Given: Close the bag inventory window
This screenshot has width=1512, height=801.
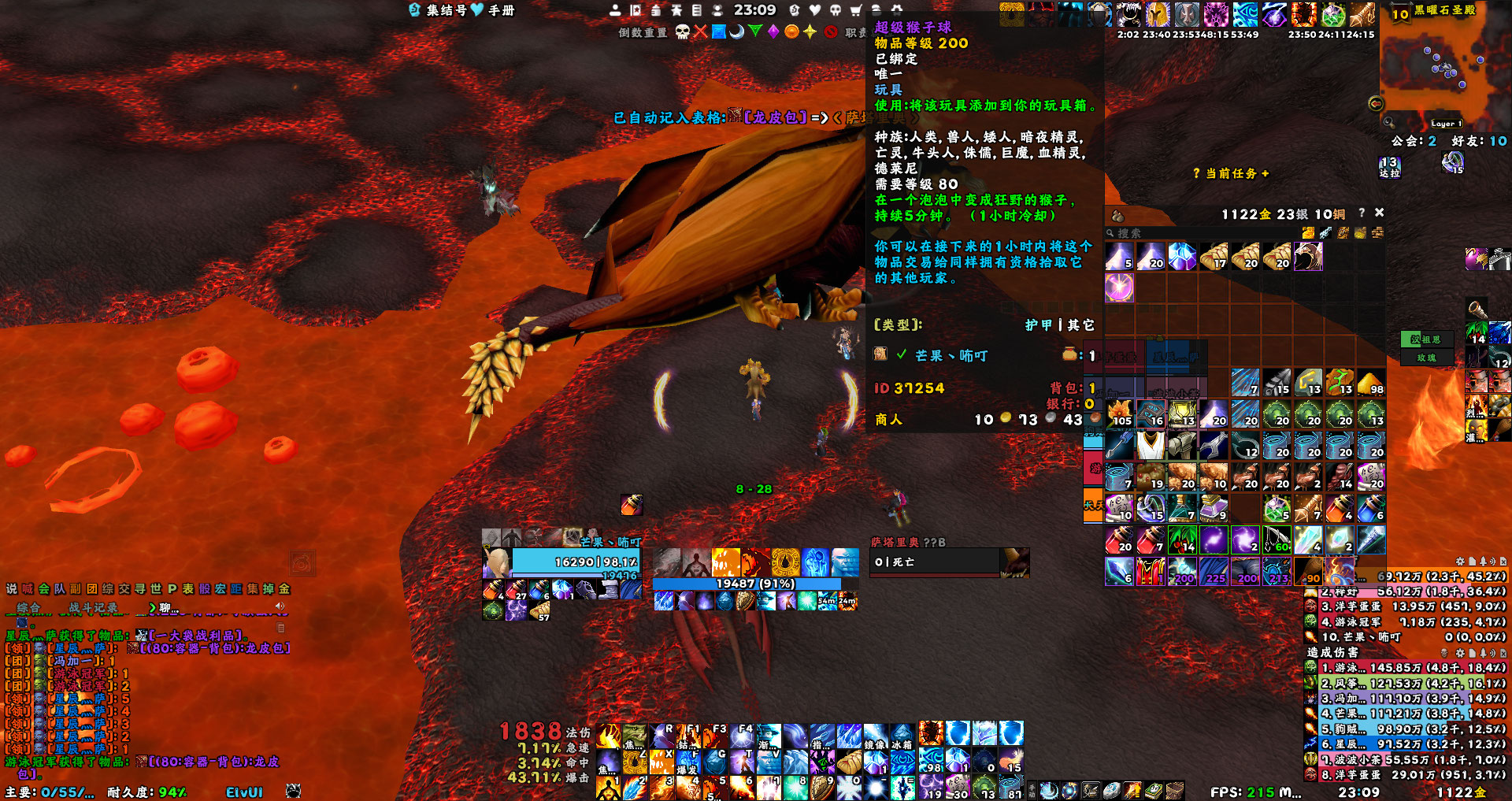Looking at the screenshot, I should tap(1379, 213).
